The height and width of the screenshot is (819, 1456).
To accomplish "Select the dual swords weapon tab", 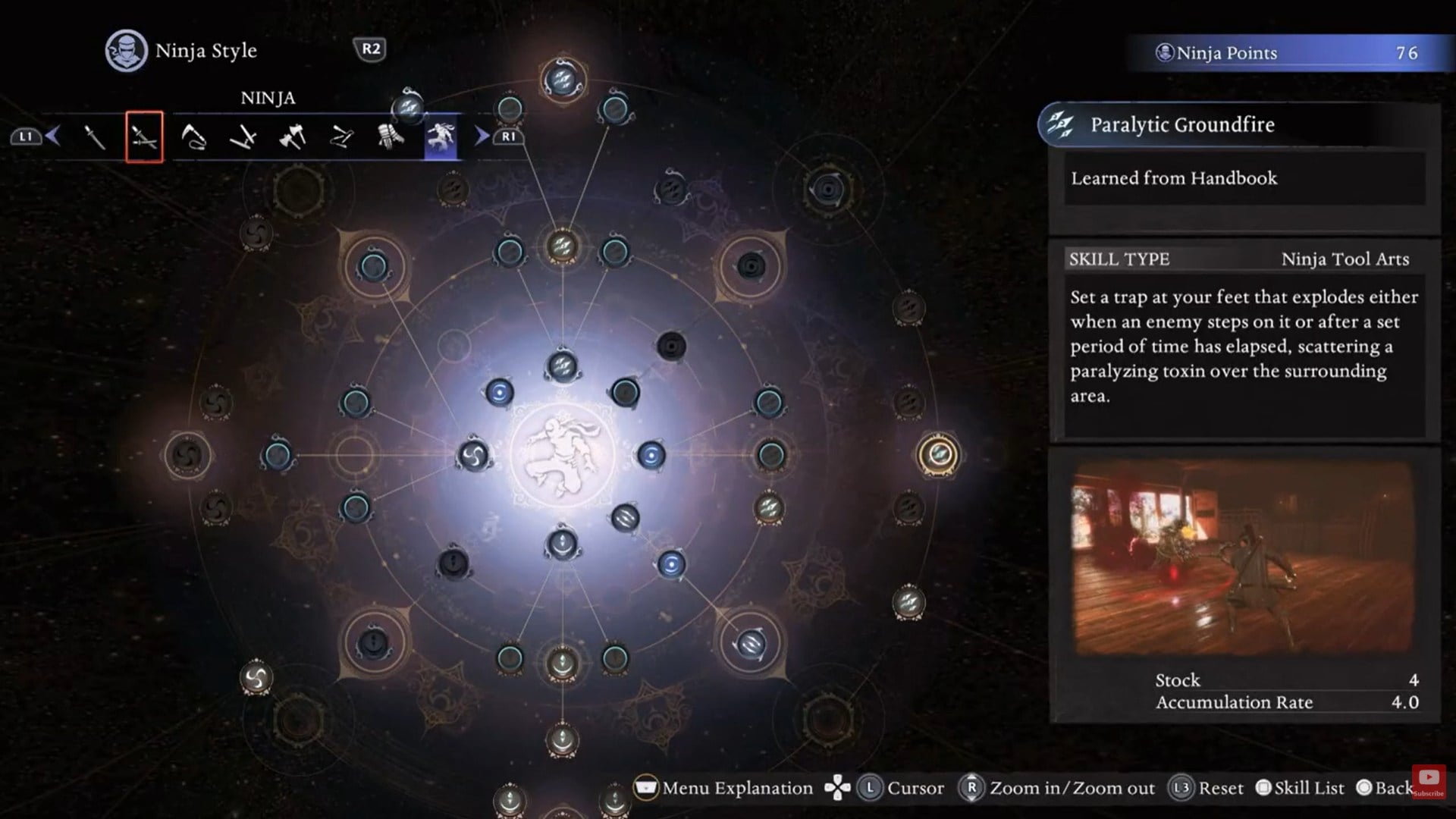I will pos(144,137).
